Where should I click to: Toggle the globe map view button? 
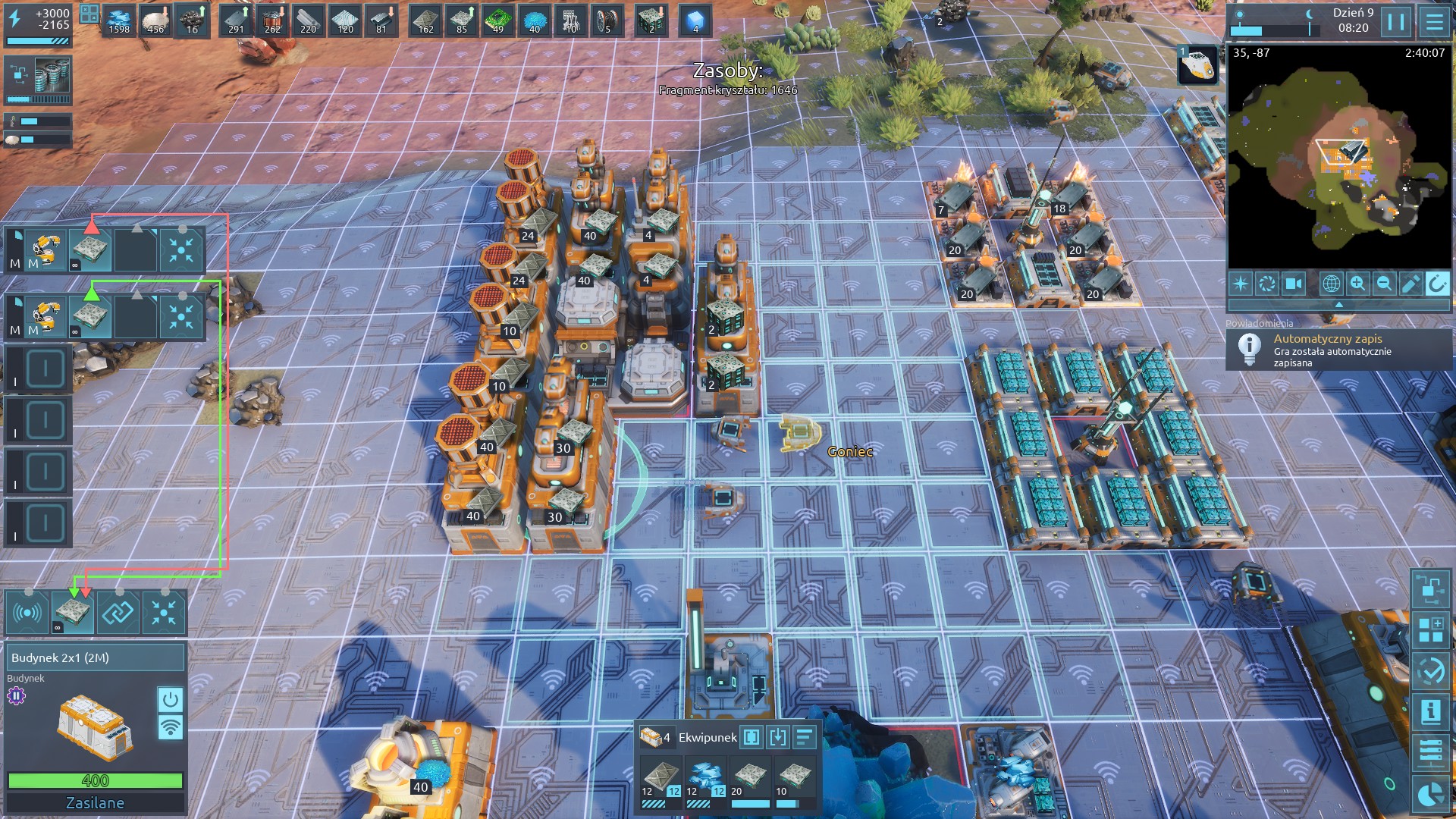tap(1331, 284)
